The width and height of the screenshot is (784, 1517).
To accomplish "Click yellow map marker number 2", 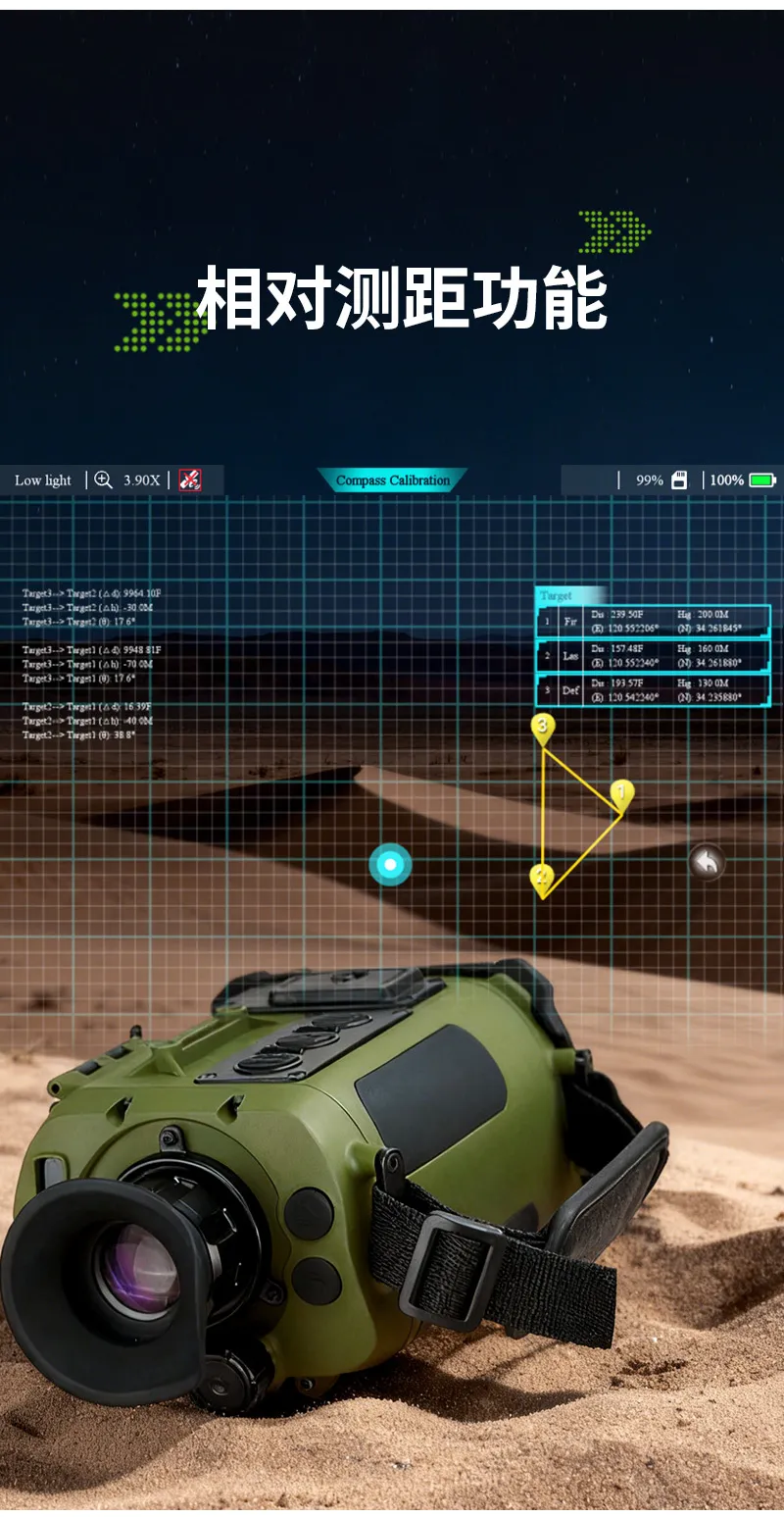I will click(543, 877).
